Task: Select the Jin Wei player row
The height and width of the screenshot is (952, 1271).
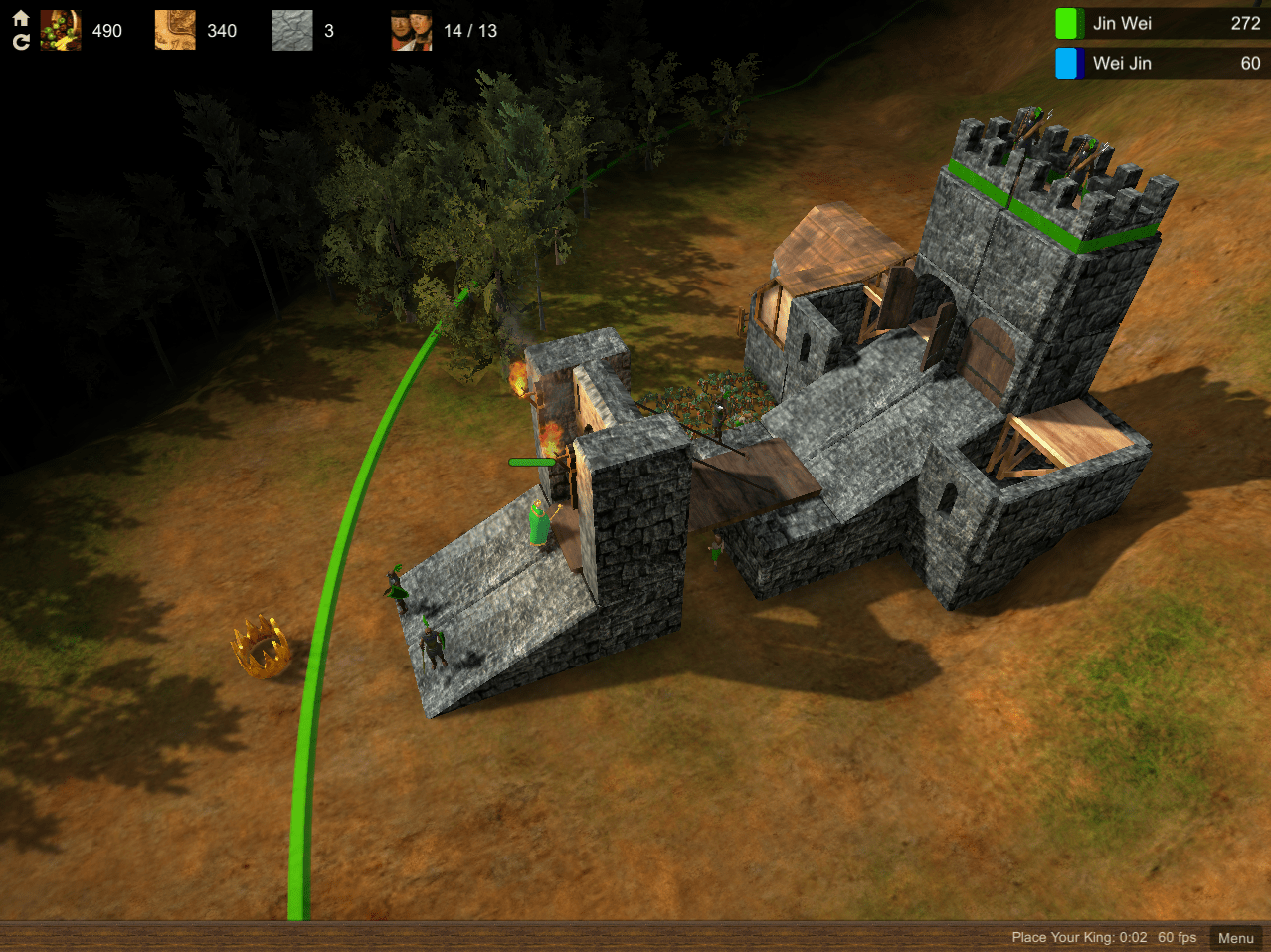Action: pos(1161,23)
